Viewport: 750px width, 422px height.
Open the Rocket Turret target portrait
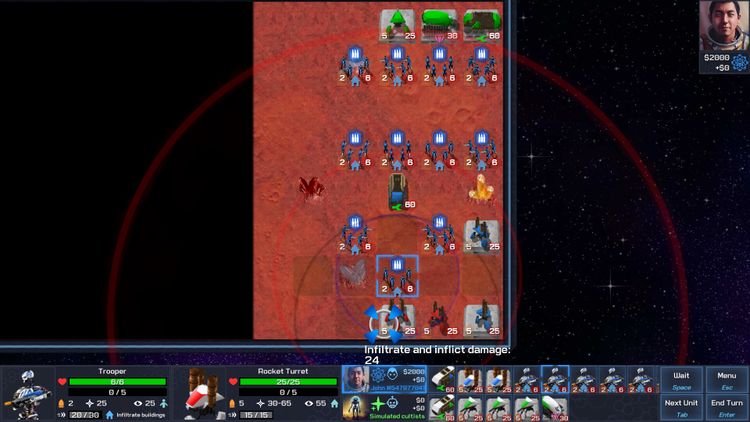(202, 392)
